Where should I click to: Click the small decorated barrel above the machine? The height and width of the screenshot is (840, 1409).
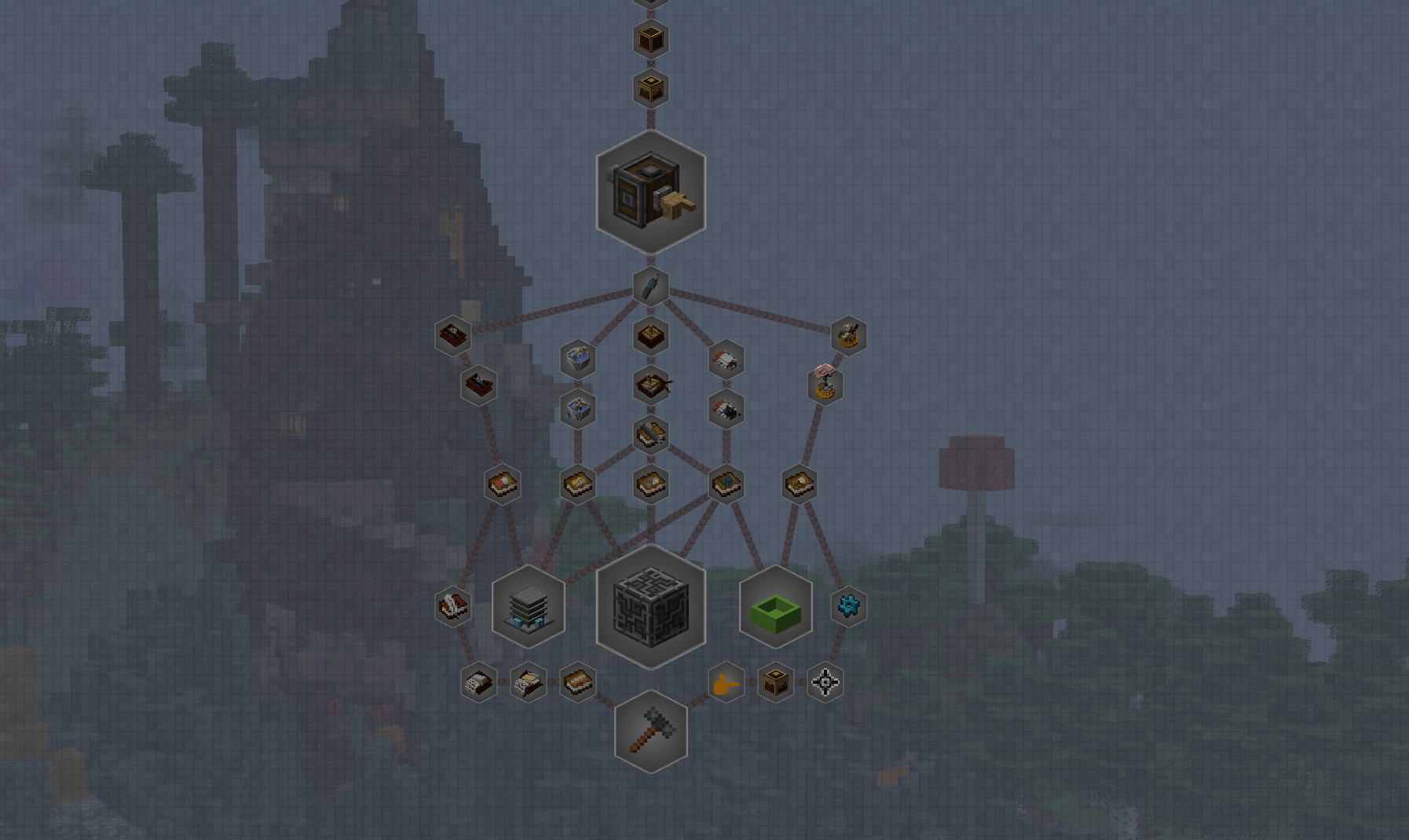click(650, 89)
